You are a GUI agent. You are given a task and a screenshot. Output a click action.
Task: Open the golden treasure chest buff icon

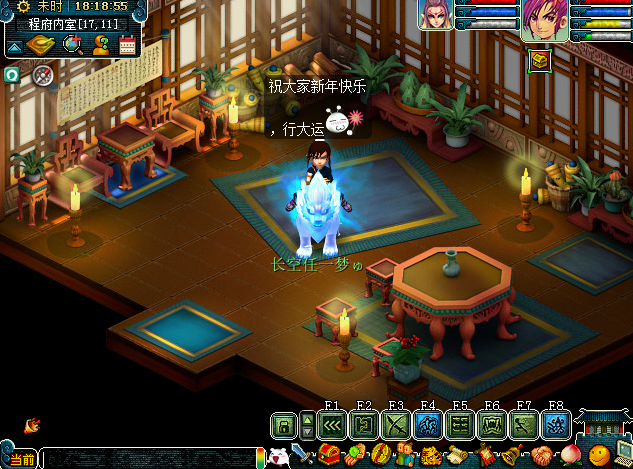coord(540,60)
